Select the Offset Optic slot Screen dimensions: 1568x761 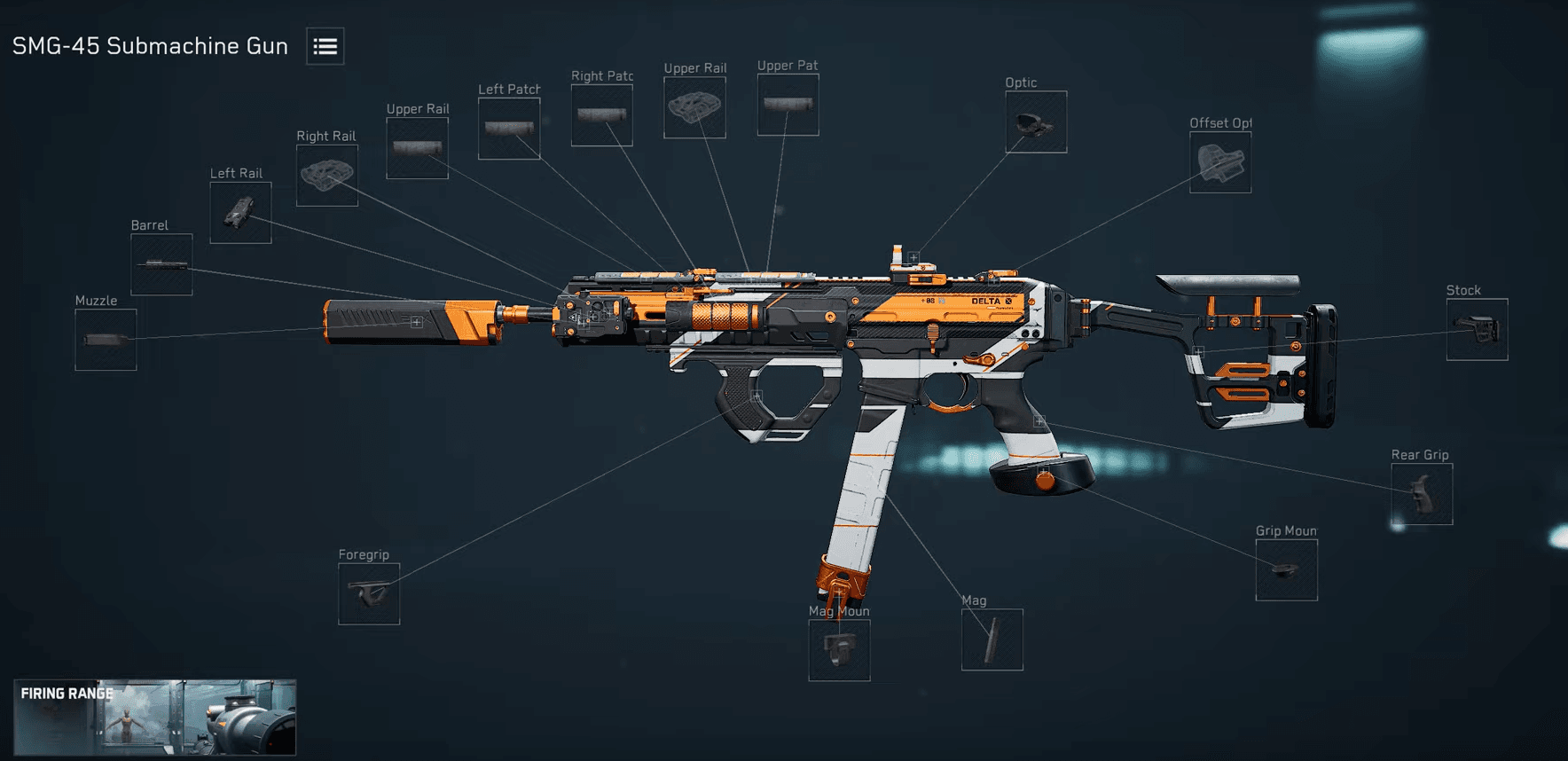point(1221,161)
